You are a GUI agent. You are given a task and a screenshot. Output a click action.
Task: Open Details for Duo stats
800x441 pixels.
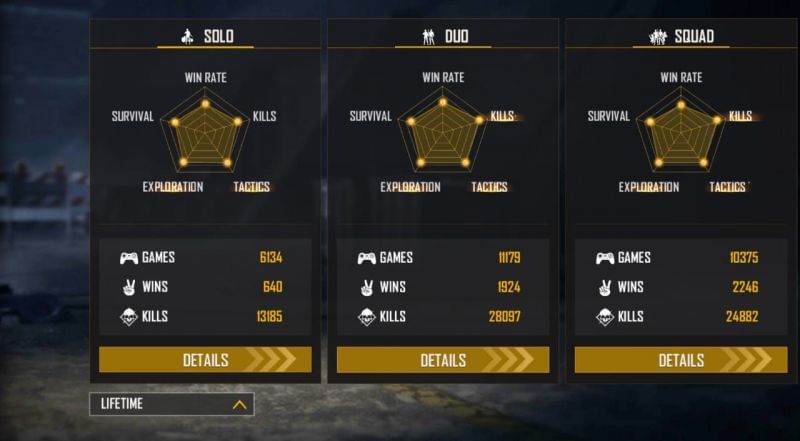tap(443, 360)
